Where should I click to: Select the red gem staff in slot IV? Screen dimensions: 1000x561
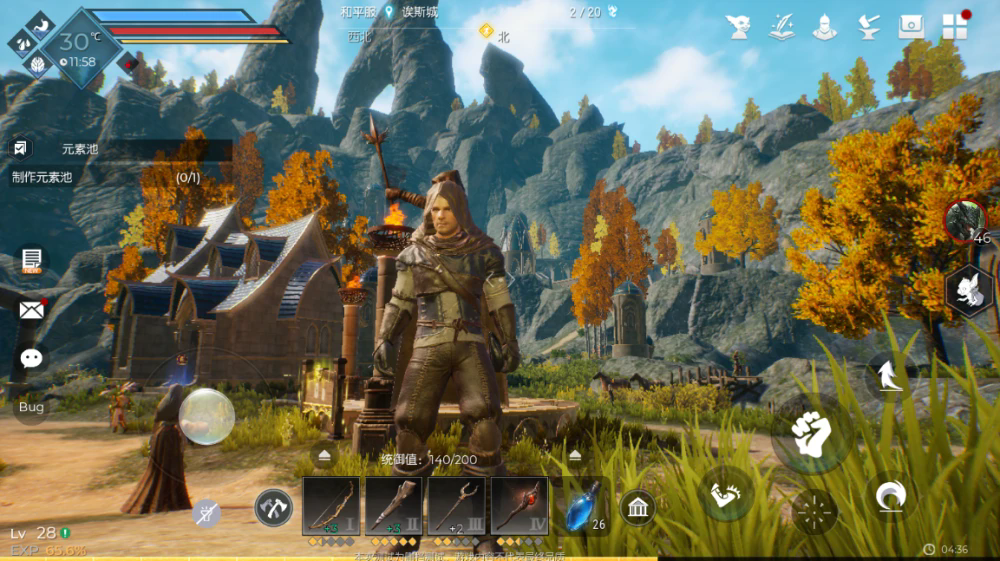[519, 506]
